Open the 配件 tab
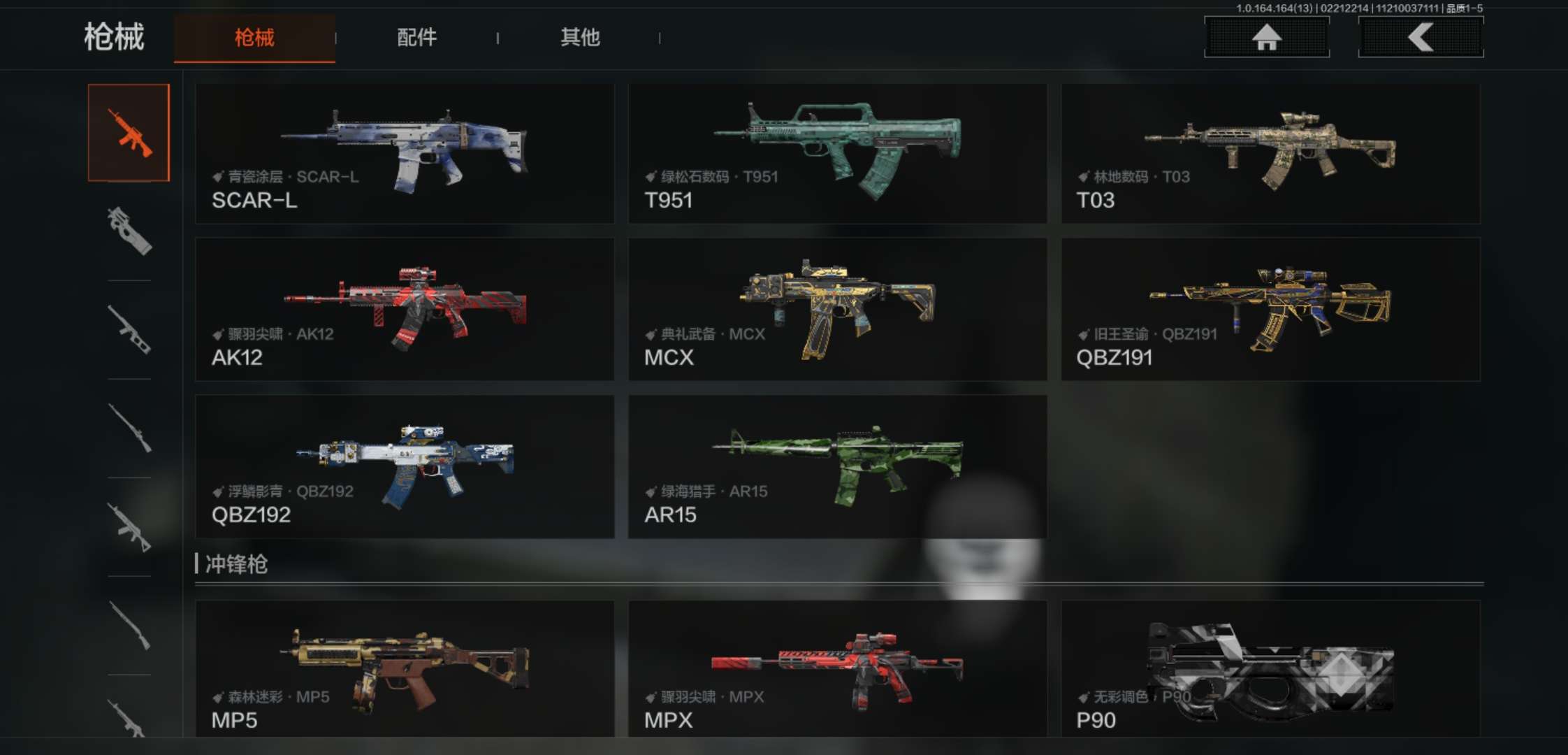Viewport: 1568px width, 755px height. [x=416, y=38]
